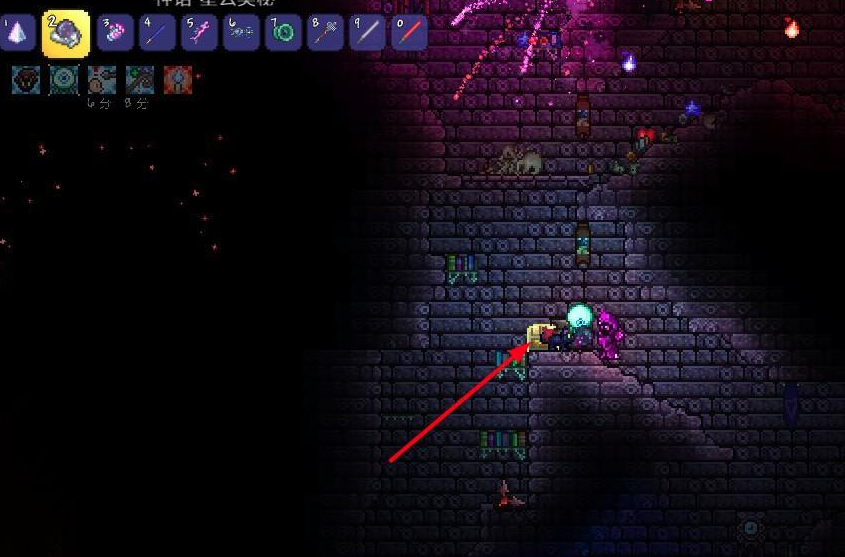Screen dimensions: 845x557
Task: Choose the pink crystal item in slot 3
Action: (115, 33)
